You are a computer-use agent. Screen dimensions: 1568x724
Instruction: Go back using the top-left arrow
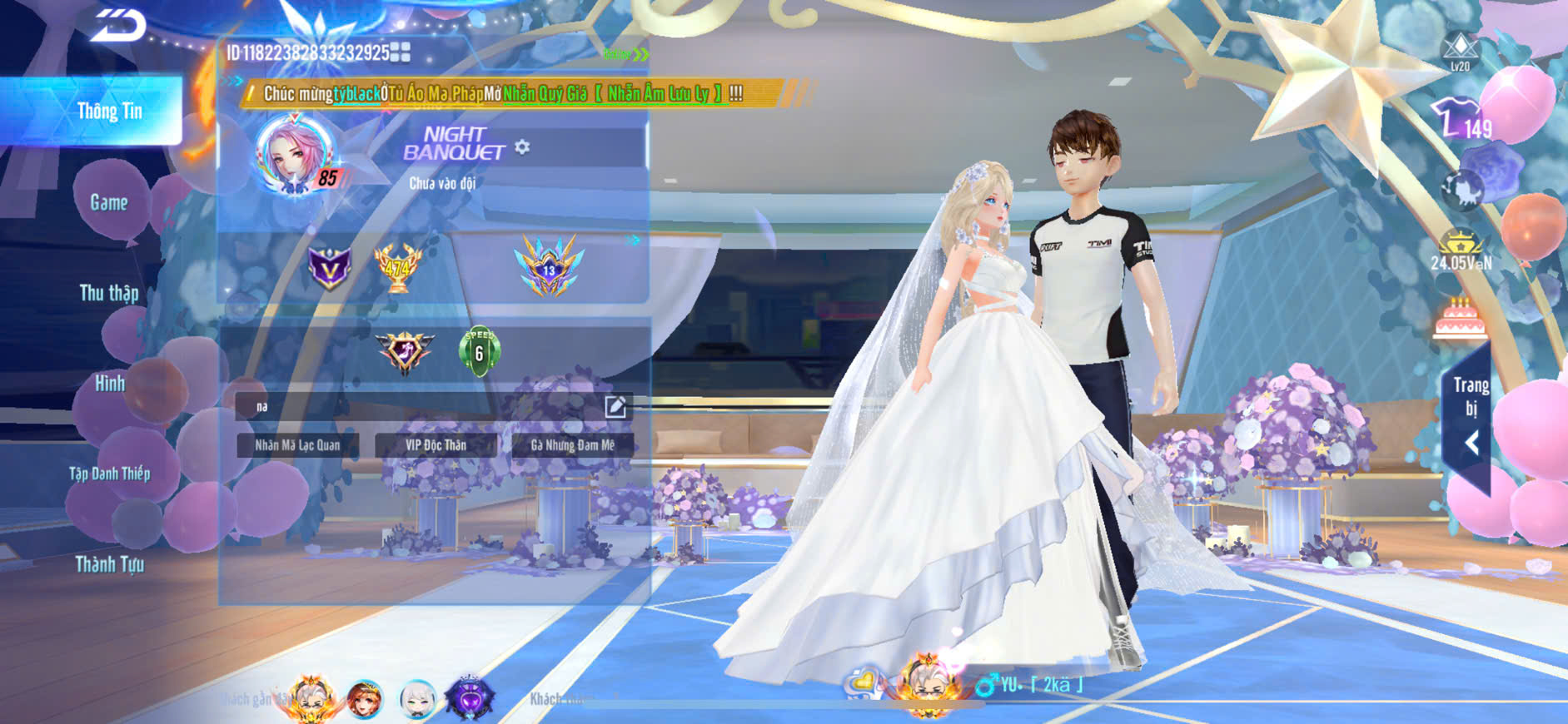tap(118, 27)
